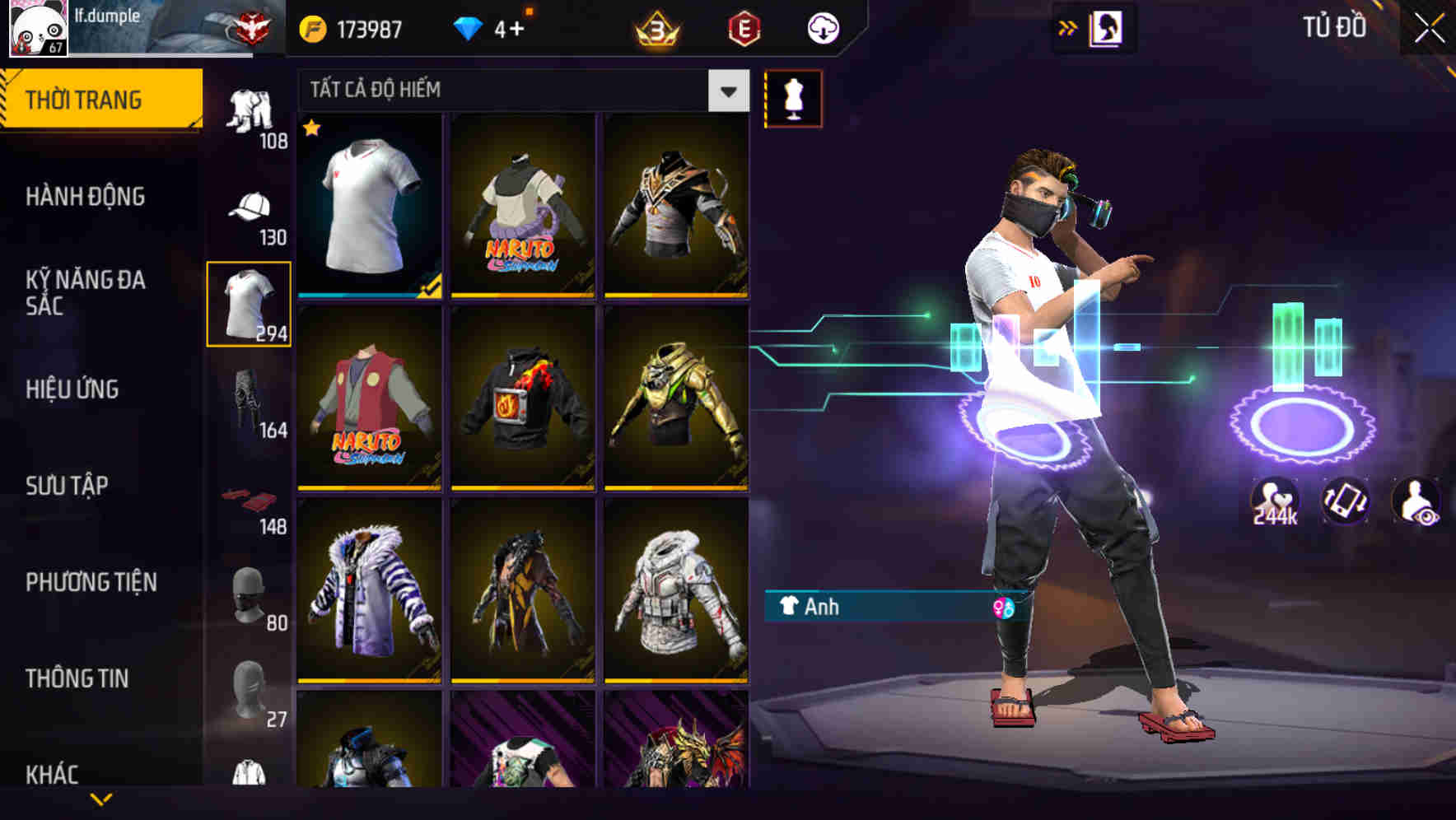Select the Naruto Shippuden shirt thumbnail
This screenshot has width=1456, height=820.
522,206
